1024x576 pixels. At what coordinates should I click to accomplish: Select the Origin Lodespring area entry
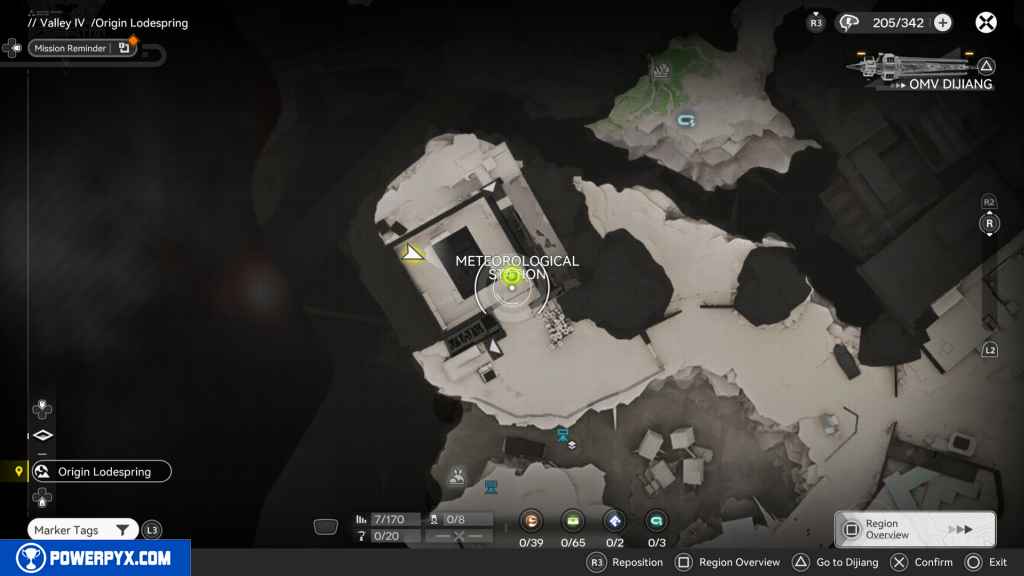100,472
